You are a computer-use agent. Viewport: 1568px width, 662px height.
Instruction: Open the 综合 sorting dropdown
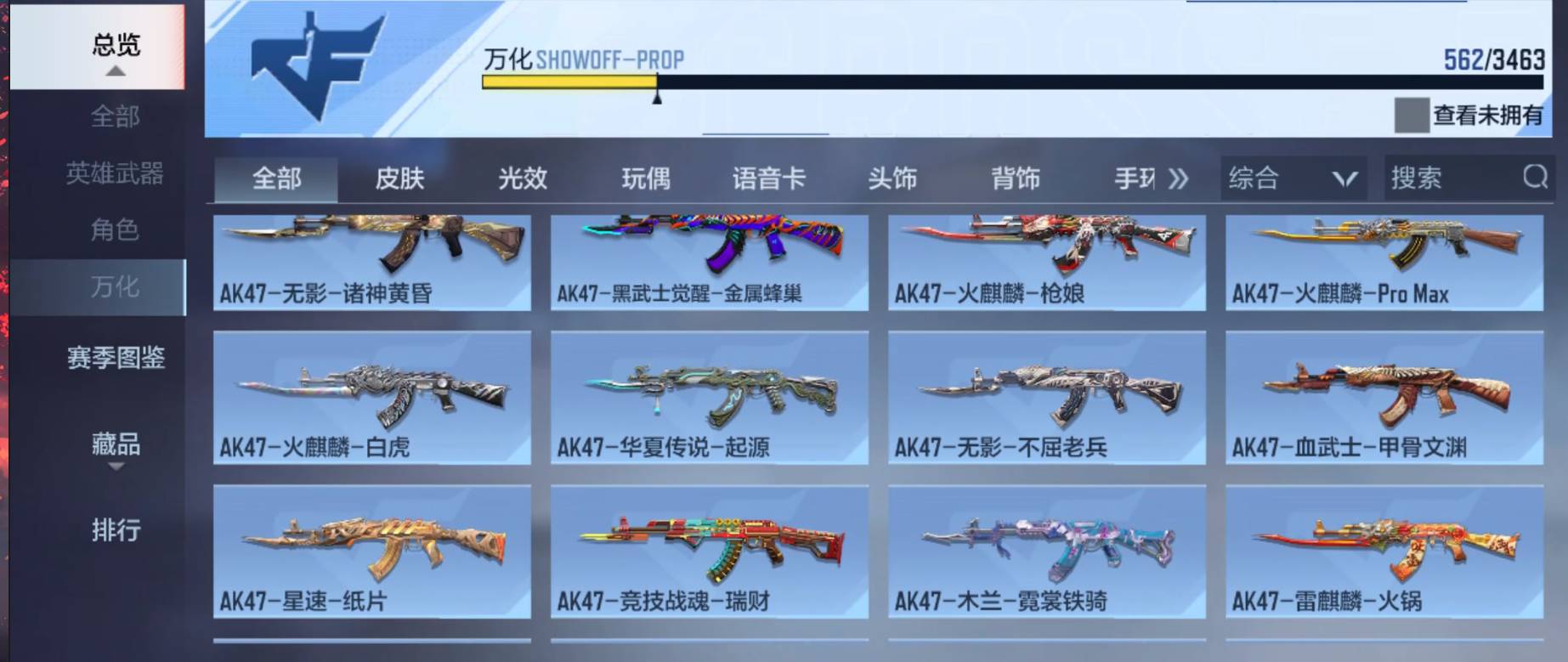(x=1292, y=178)
